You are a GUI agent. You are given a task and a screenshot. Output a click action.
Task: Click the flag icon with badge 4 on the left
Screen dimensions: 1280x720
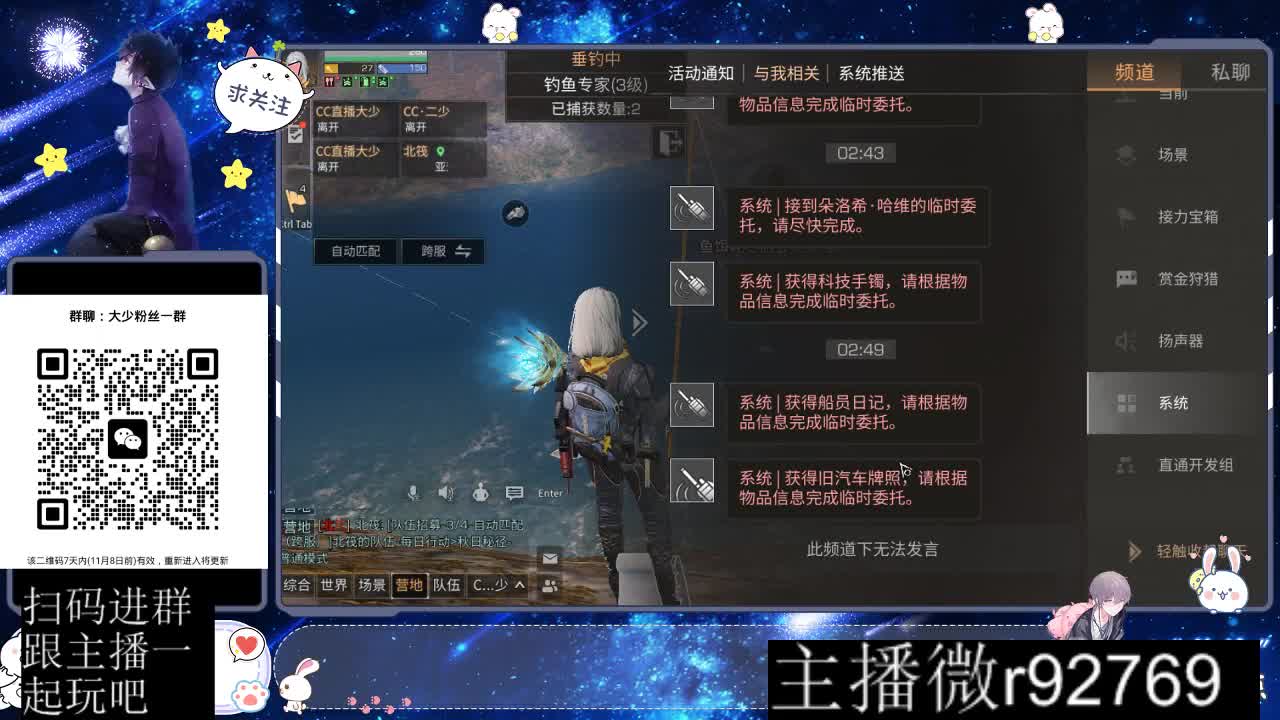click(x=296, y=200)
